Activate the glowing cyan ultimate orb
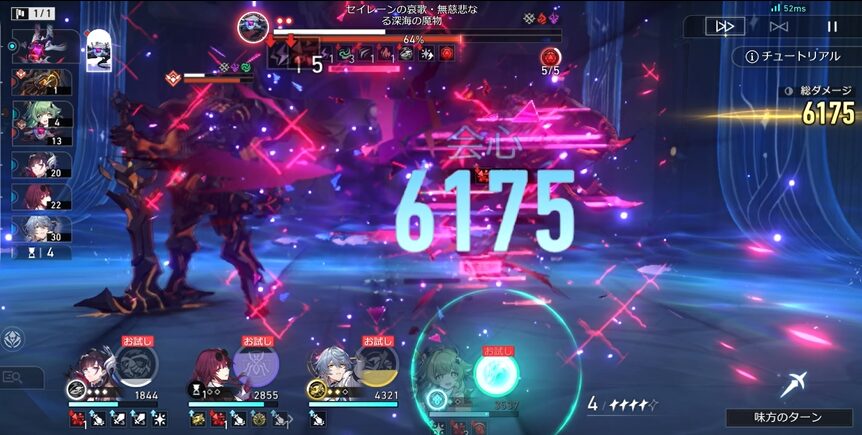 (495, 374)
